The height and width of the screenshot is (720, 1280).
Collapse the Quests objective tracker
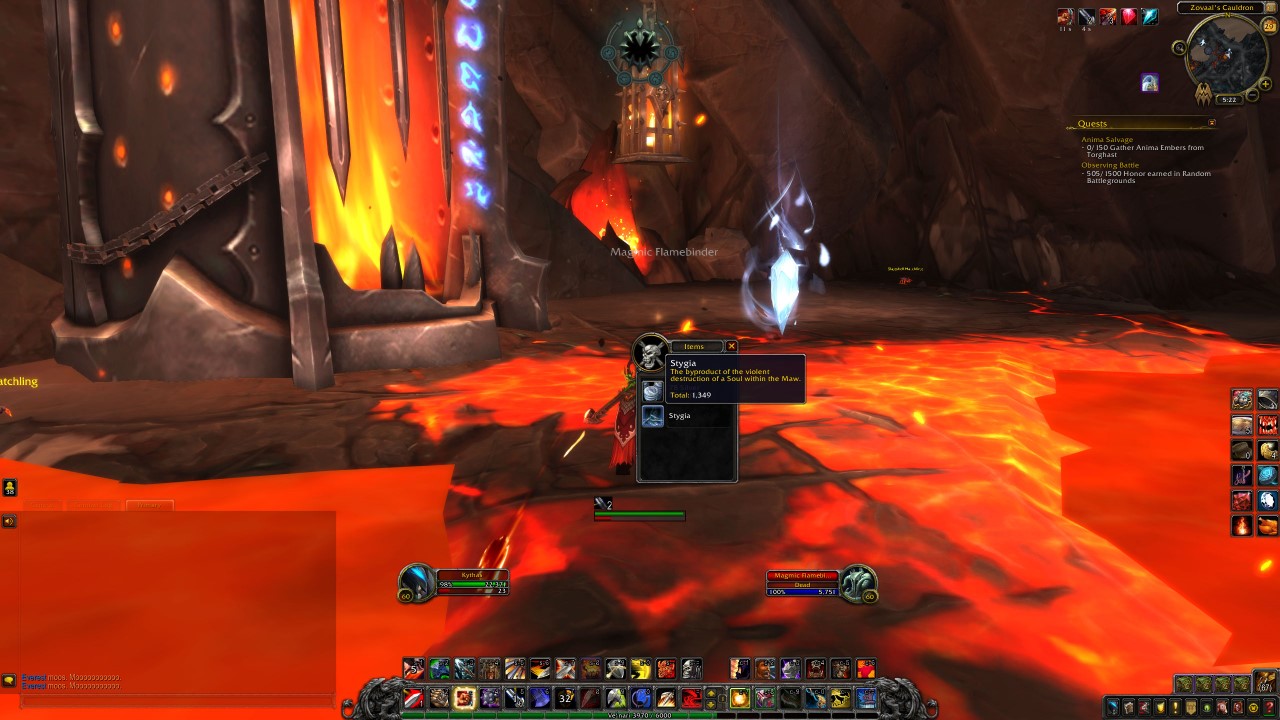pos(1212,123)
